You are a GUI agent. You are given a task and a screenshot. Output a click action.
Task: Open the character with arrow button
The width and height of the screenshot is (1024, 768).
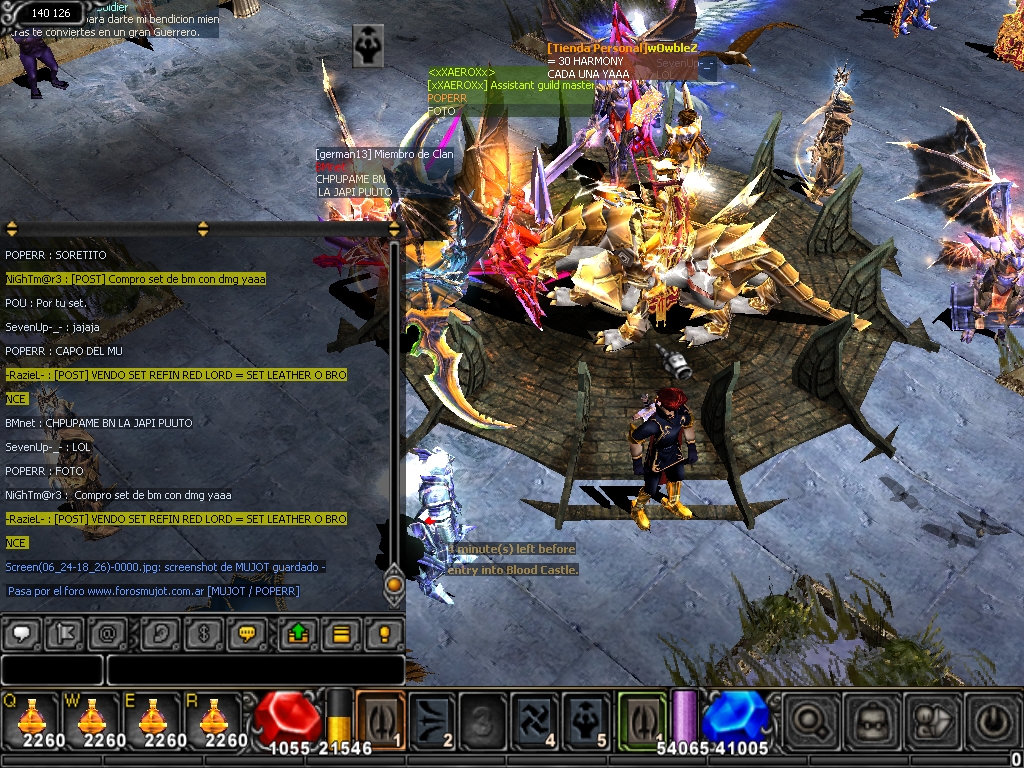(930, 720)
